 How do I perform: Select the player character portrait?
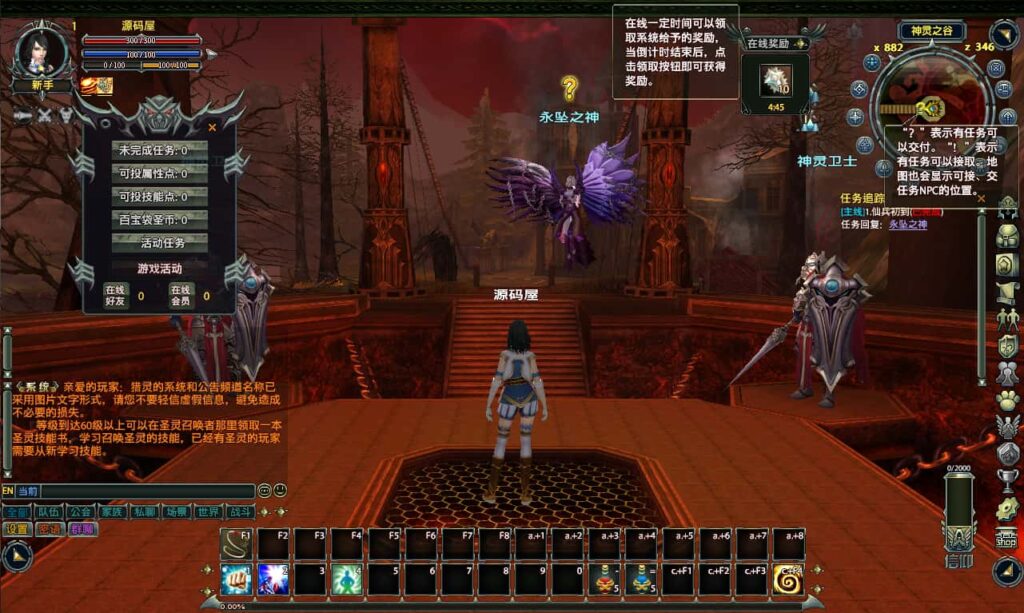pyautogui.click(x=43, y=50)
